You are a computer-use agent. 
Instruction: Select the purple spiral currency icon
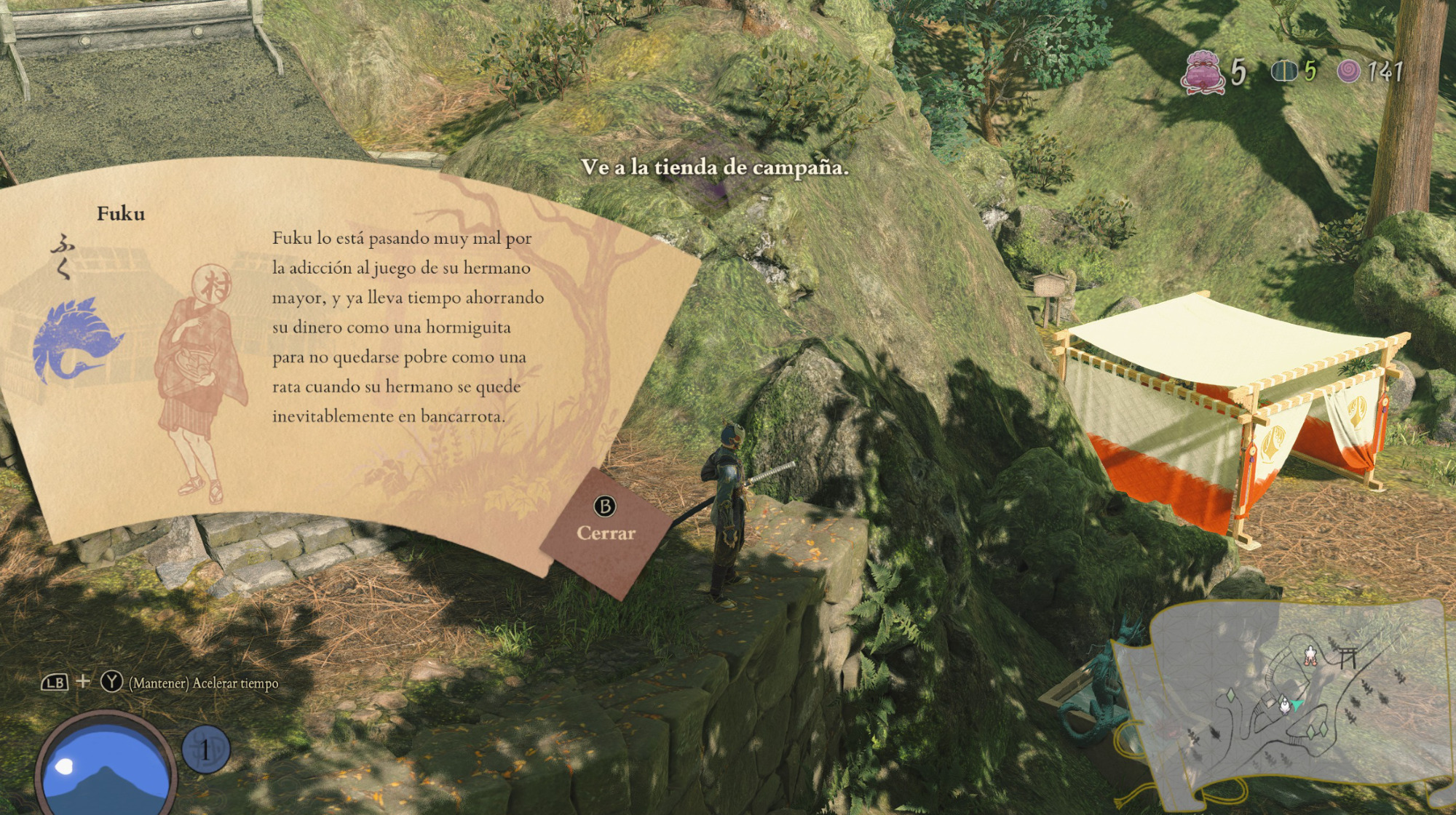(x=1348, y=71)
